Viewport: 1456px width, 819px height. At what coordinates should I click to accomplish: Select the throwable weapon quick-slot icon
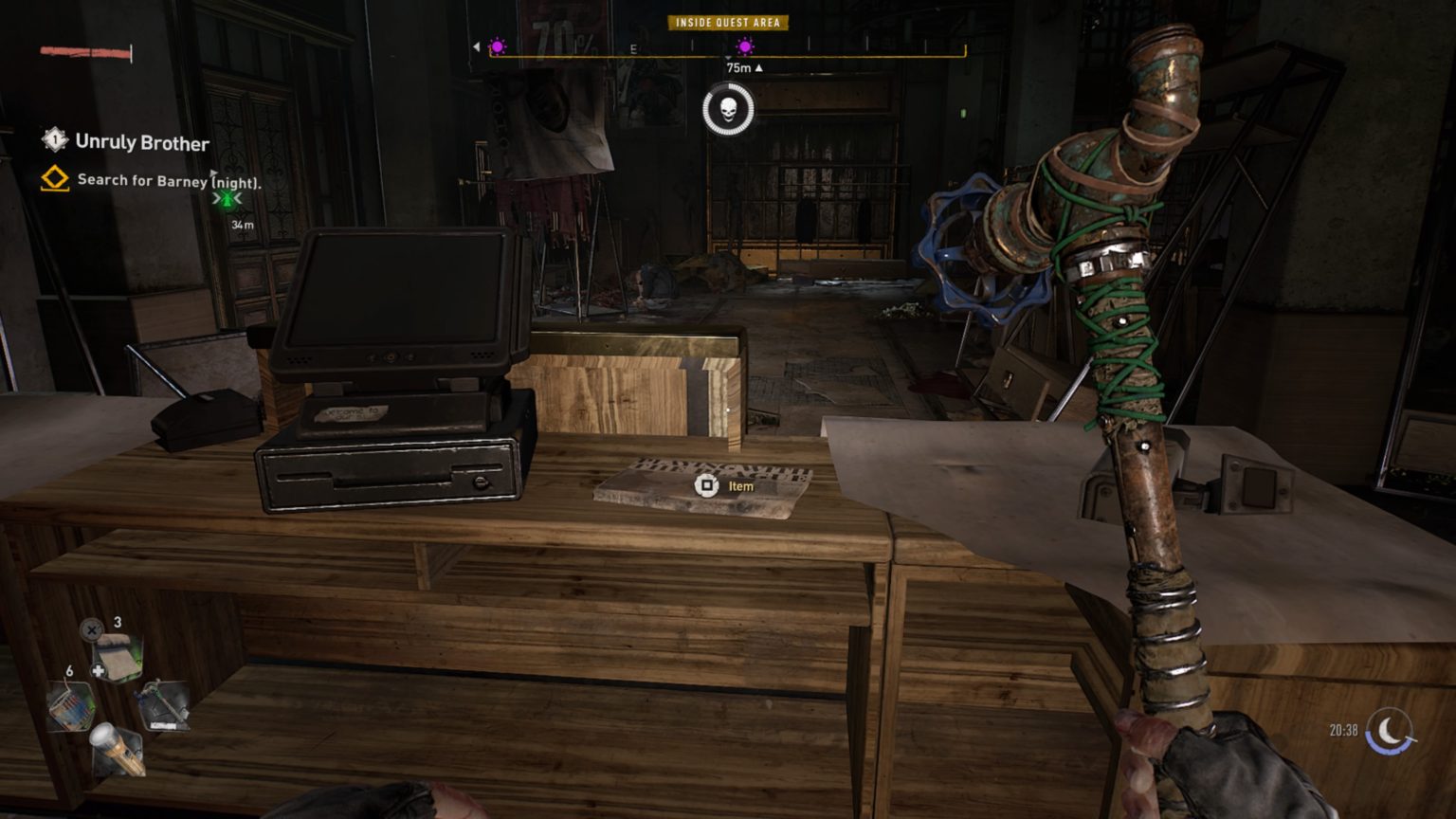click(x=162, y=707)
